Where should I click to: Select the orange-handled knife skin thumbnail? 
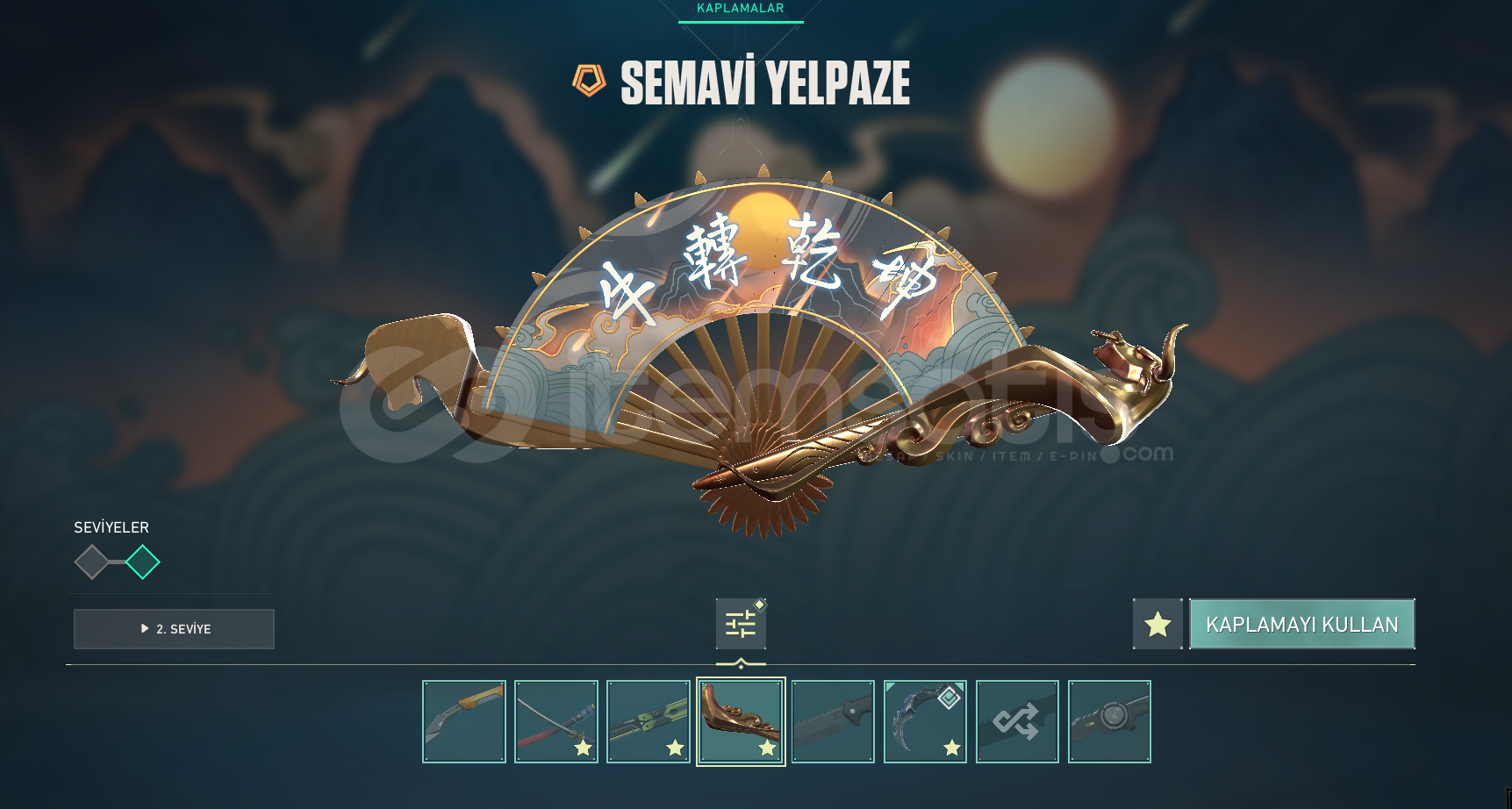tap(464, 721)
